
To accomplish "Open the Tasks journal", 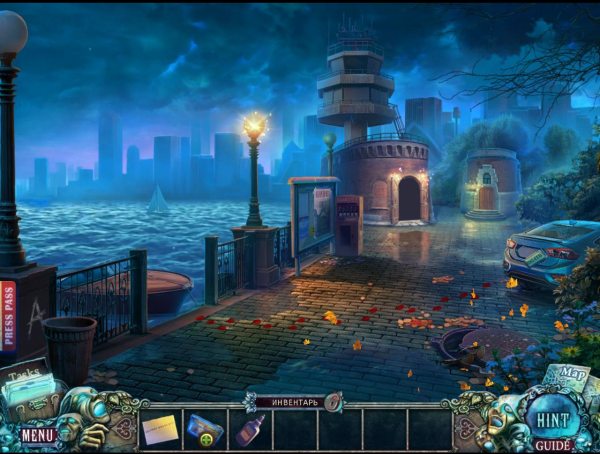I will 30,385.
